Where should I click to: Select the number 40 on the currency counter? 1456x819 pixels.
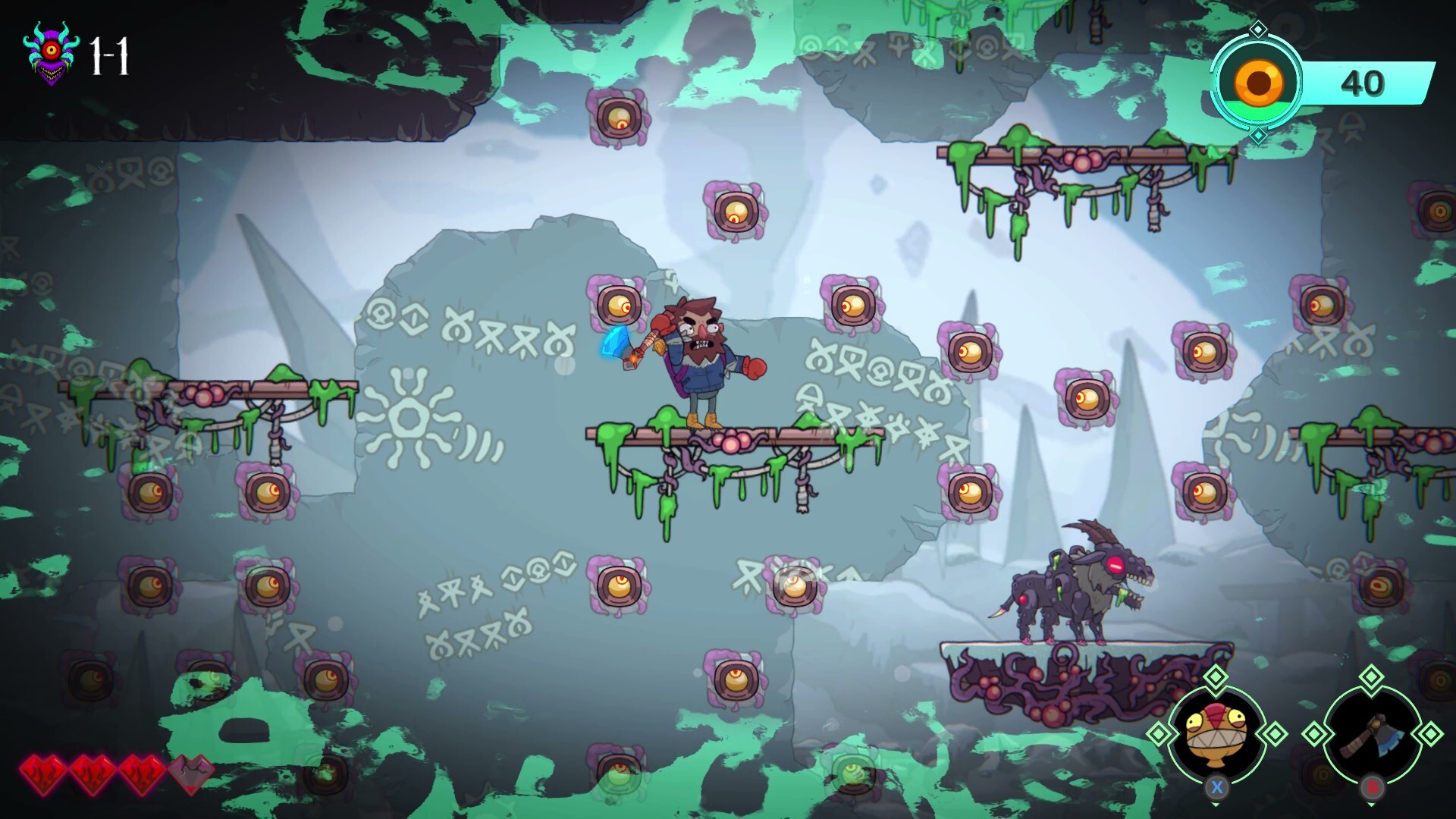(x=1362, y=82)
